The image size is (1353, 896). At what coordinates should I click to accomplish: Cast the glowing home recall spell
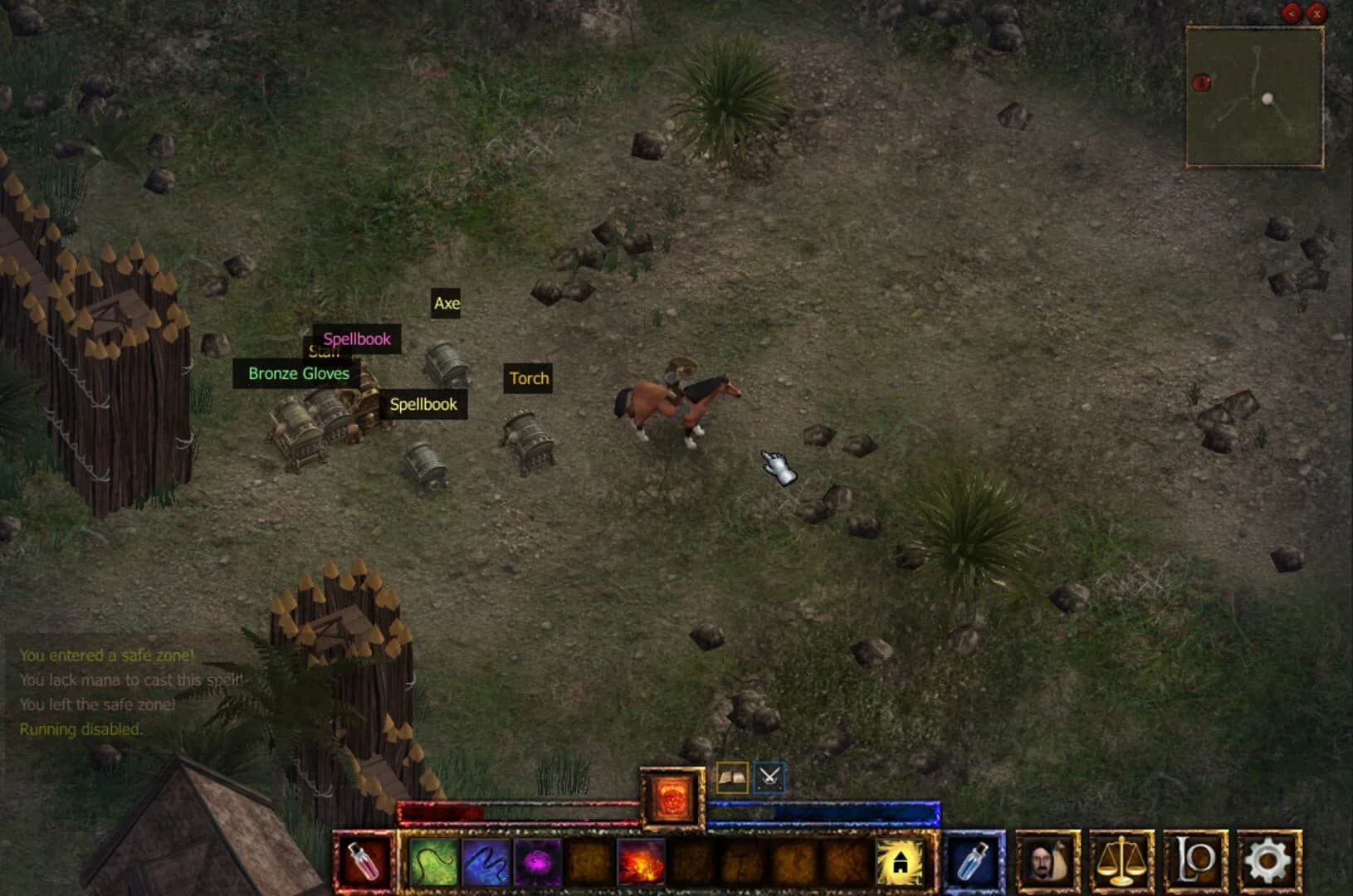click(901, 863)
